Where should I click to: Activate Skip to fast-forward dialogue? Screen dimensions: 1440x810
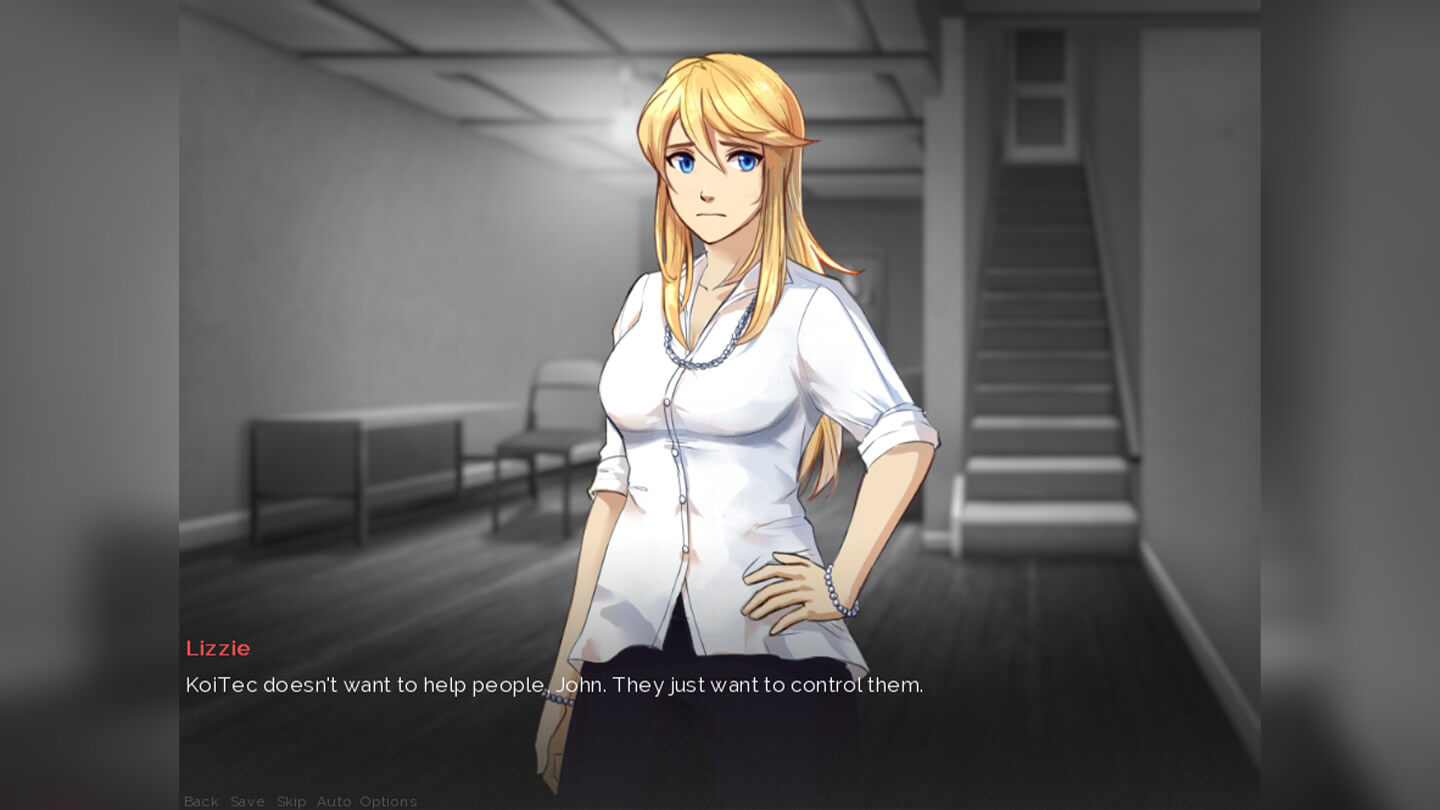[x=291, y=801]
